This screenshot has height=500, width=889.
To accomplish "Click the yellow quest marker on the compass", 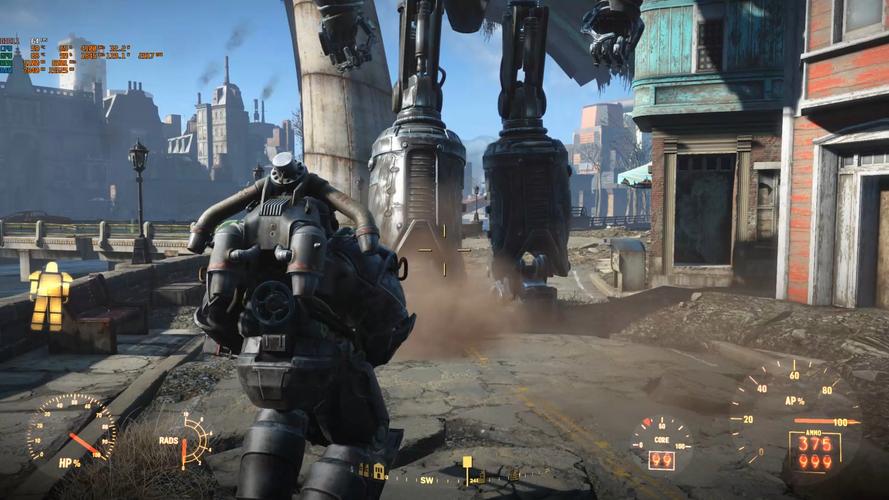I will (x=466, y=462).
